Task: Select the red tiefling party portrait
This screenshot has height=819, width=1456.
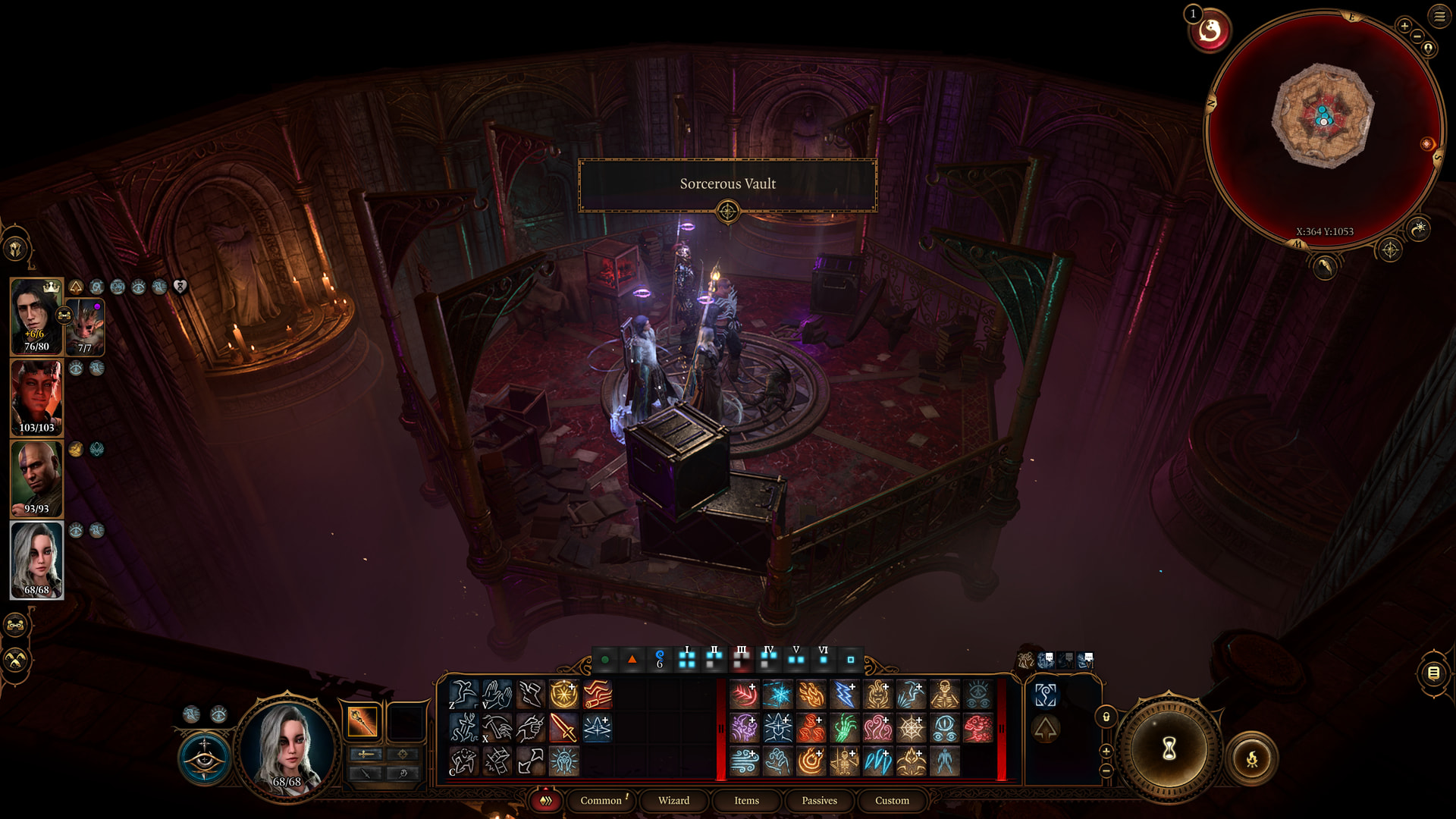Action: [36, 397]
